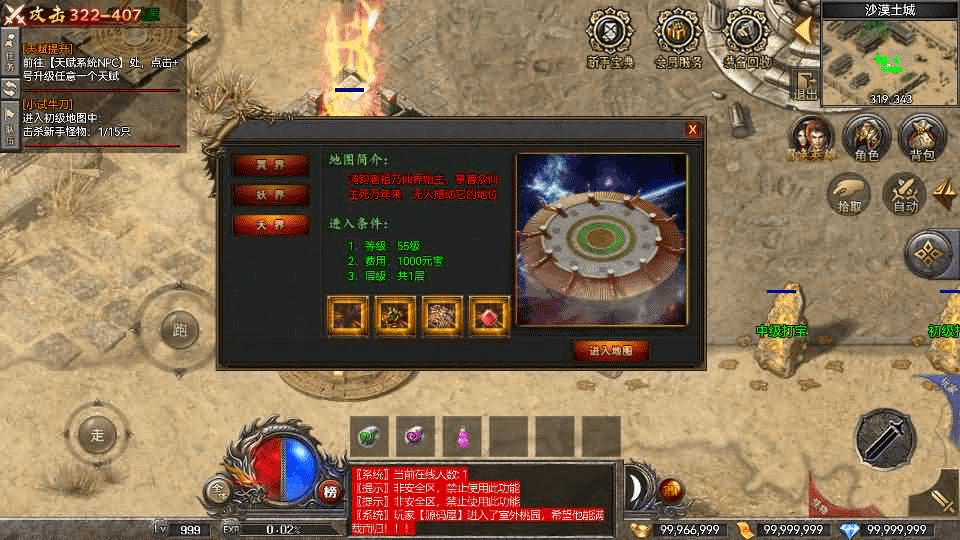The height and width of the screenshot is (540, 960).
Task: Use the pink potion bottle in hotbar
Action: [x=463, y=436]
